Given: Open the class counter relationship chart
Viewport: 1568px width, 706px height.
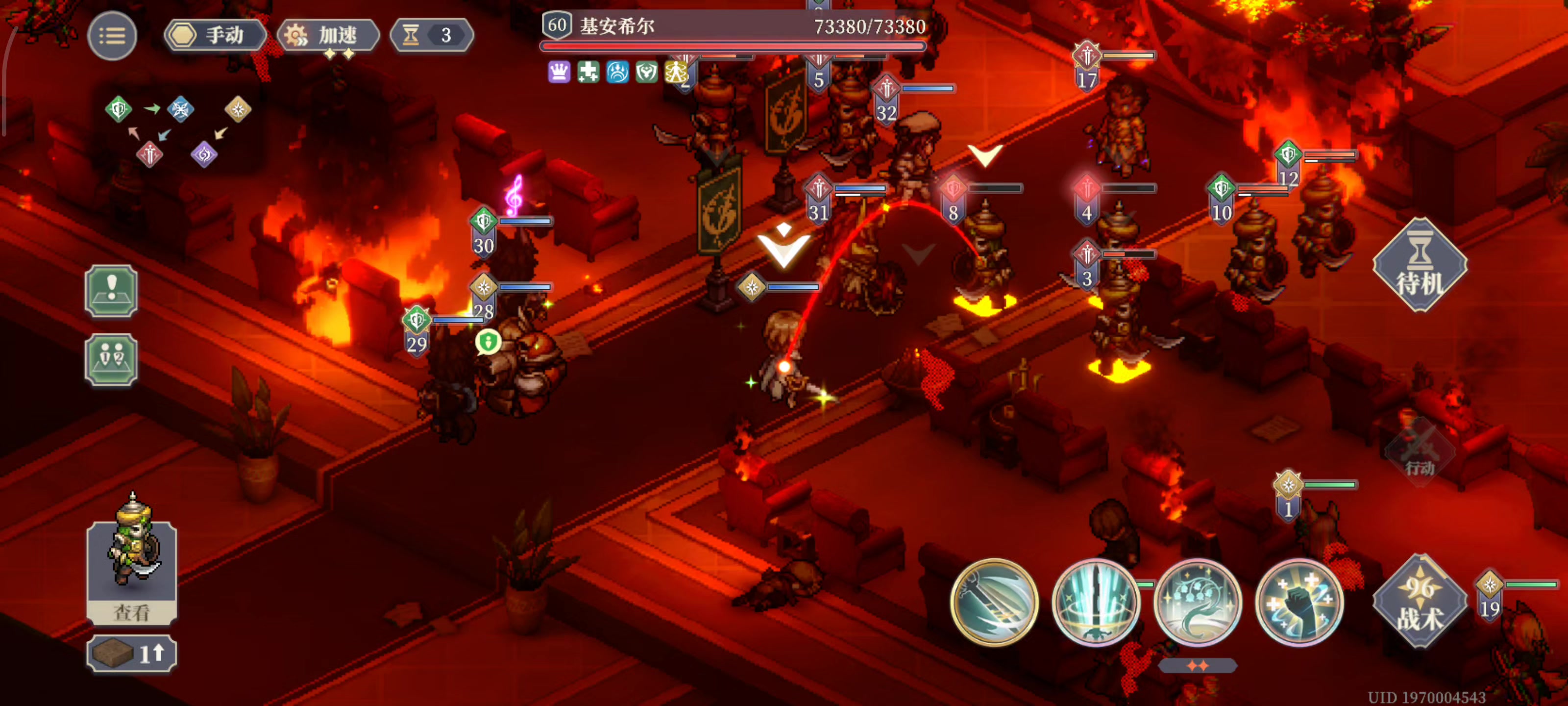Looking at the screenshot, I should click(178, 130).
